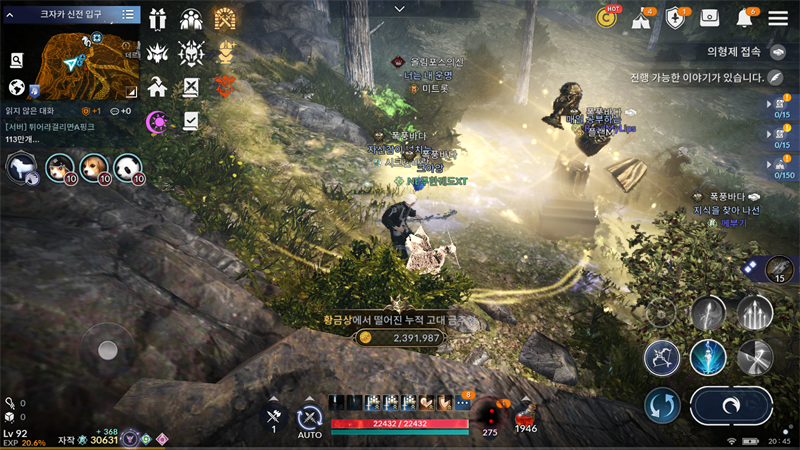Image resolution: width=800 pixels, height=450 pixels.
Task: Open the gift box rewards icon
Action: (x=157, y=19)
